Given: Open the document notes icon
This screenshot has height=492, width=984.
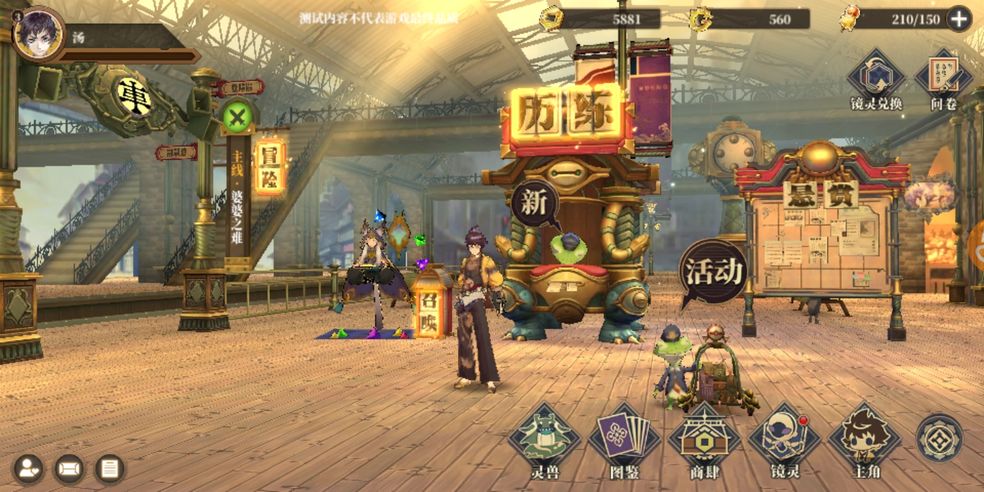Looking at the screenshot, I should click(110, 467).
